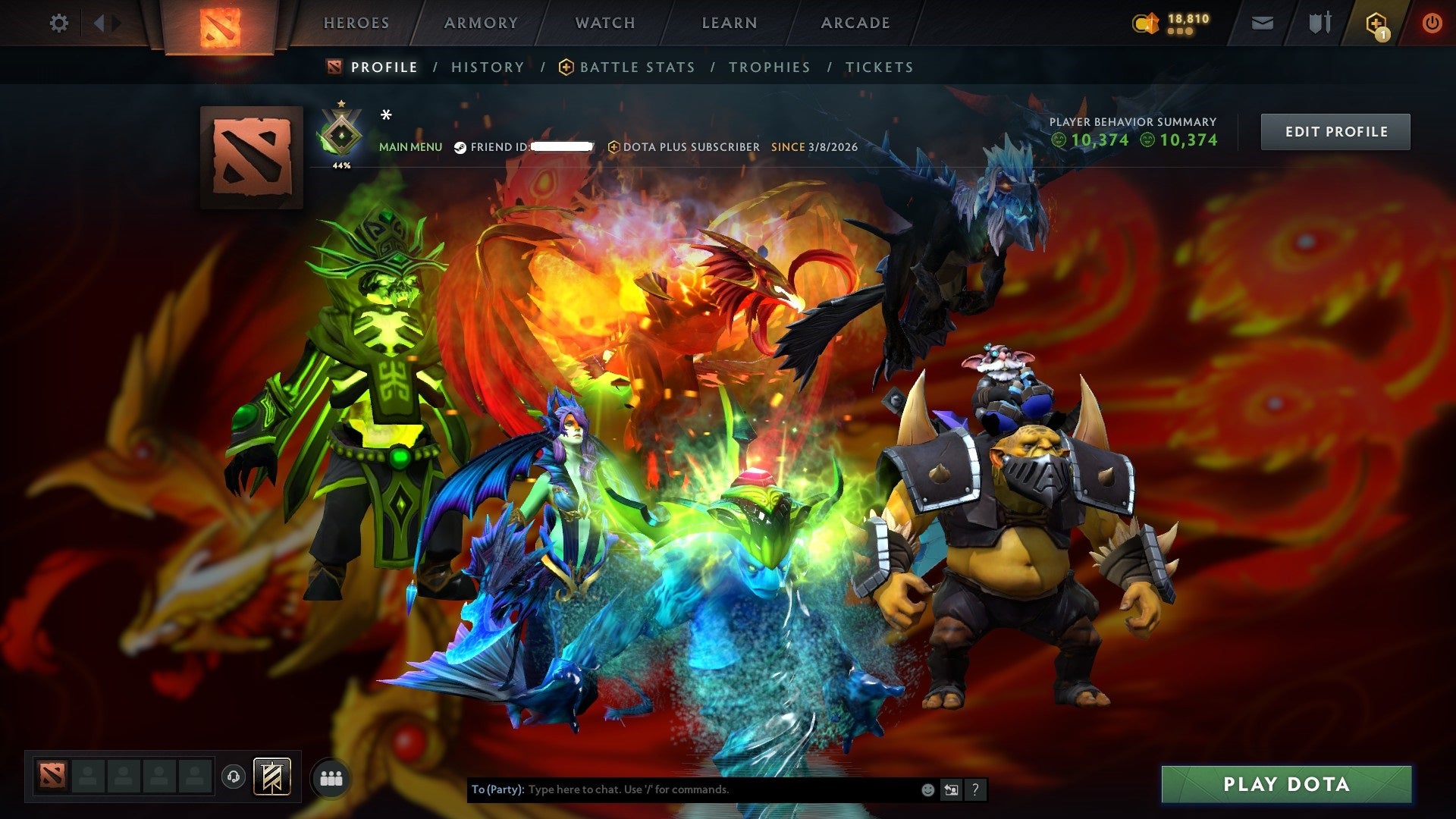Select the ARCADE menu item
The image size is (1456, 819).
coord(855,23)
